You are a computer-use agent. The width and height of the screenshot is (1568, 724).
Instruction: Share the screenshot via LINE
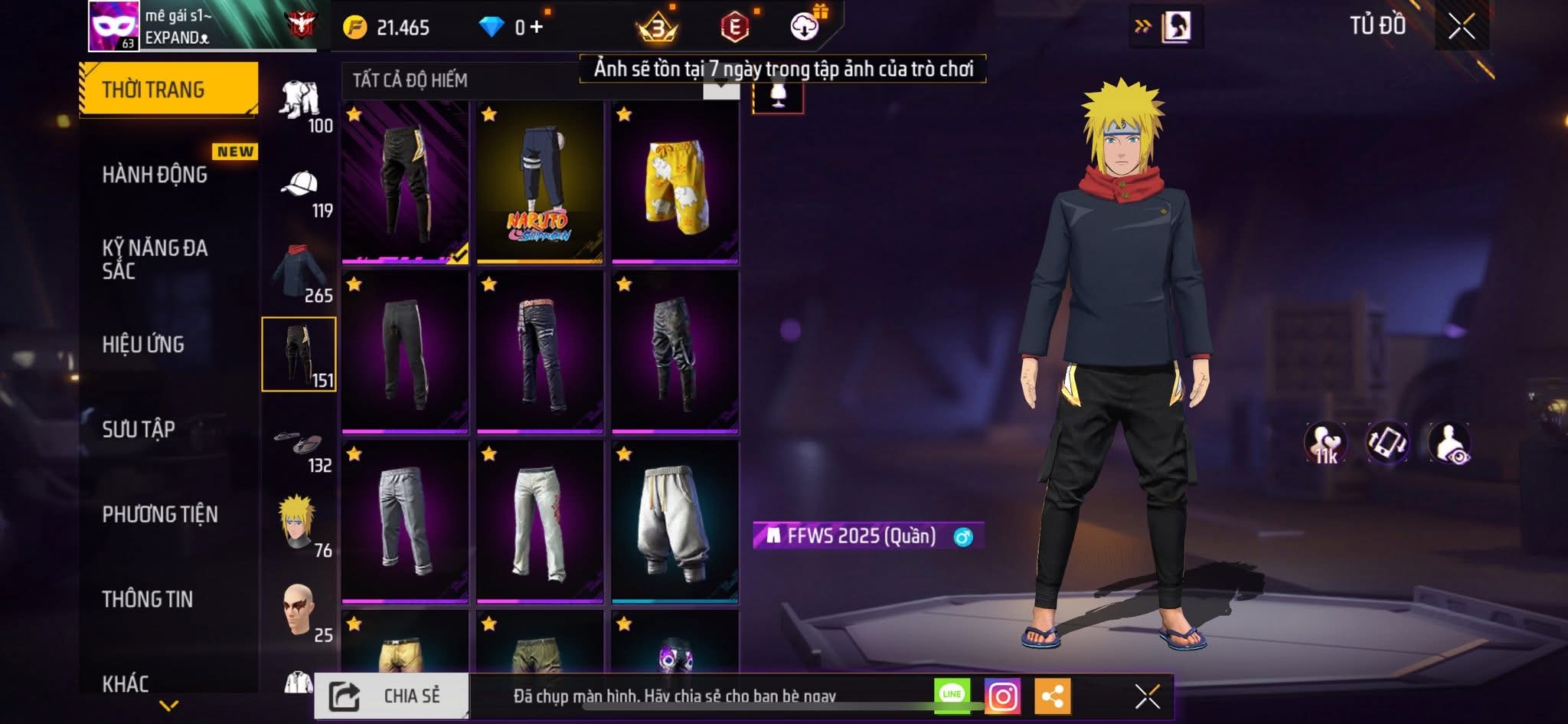point(952,695)
